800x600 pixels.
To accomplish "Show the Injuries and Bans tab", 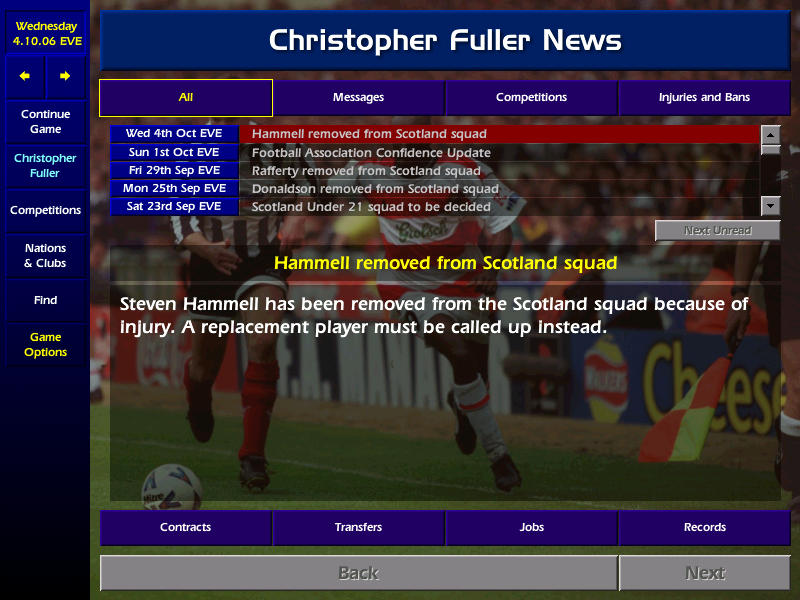I will pyautogui.click(x=704, y=98).
